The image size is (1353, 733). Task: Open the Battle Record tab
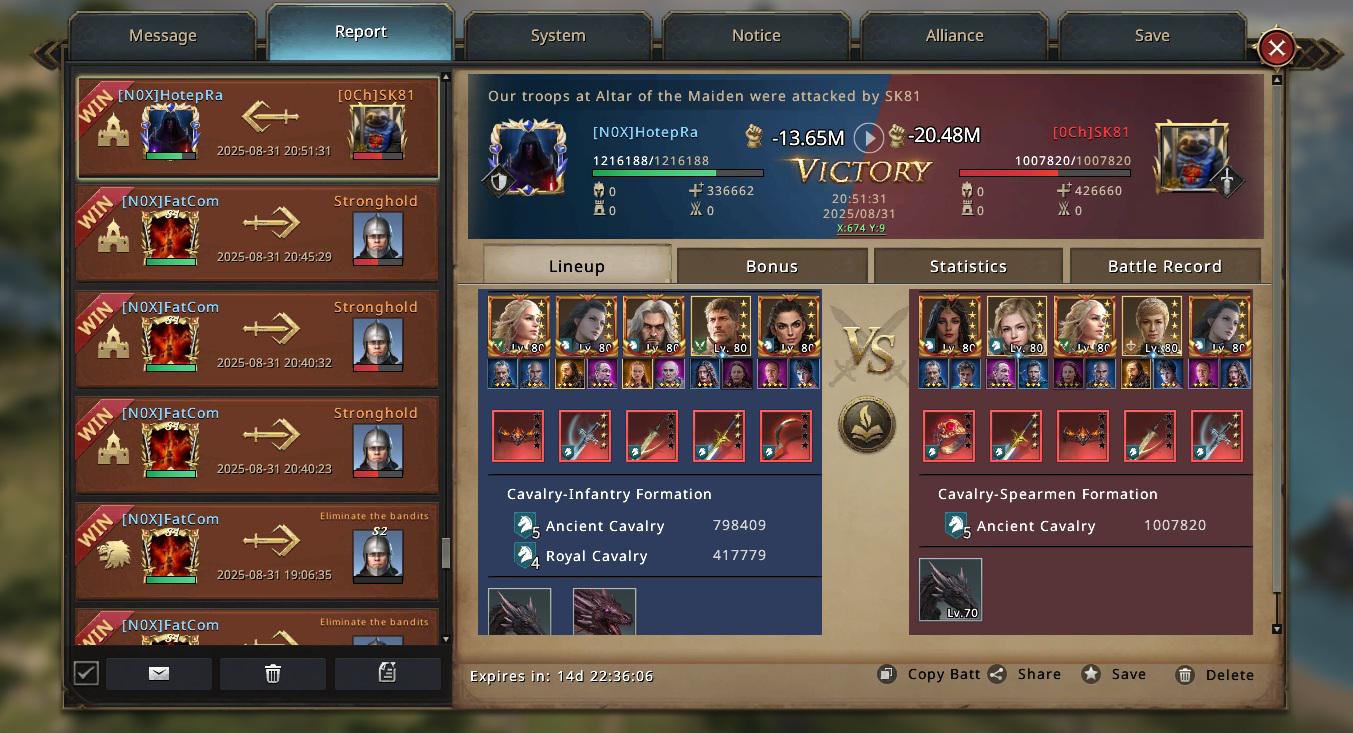pos(1164,266)
